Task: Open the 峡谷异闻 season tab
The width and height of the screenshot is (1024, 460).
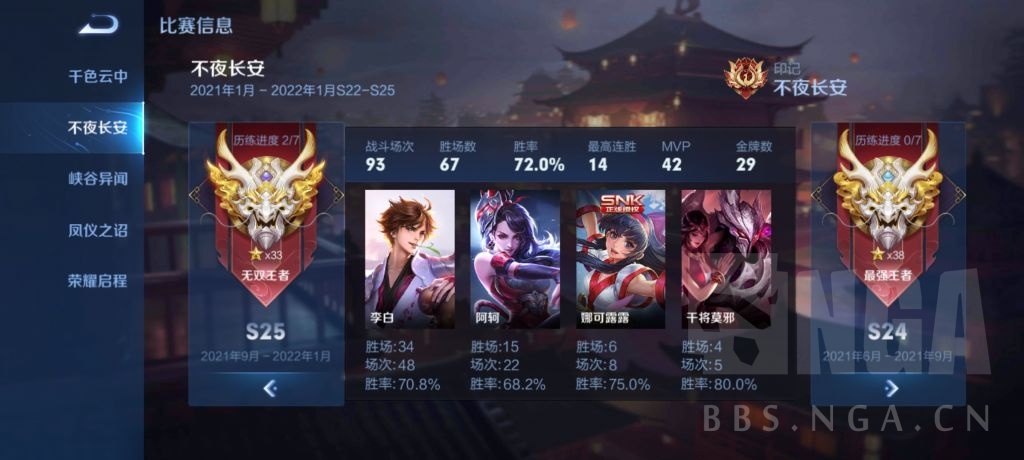Action: [97, 178]
